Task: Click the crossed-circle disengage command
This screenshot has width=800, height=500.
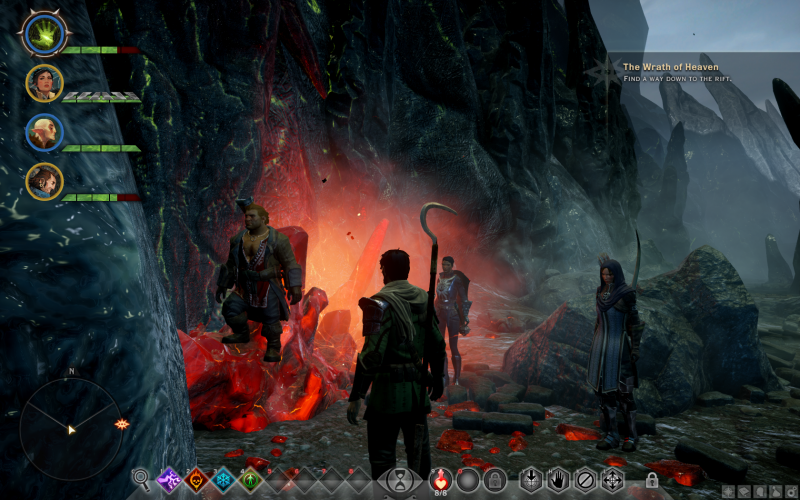Action: [585, 479]
